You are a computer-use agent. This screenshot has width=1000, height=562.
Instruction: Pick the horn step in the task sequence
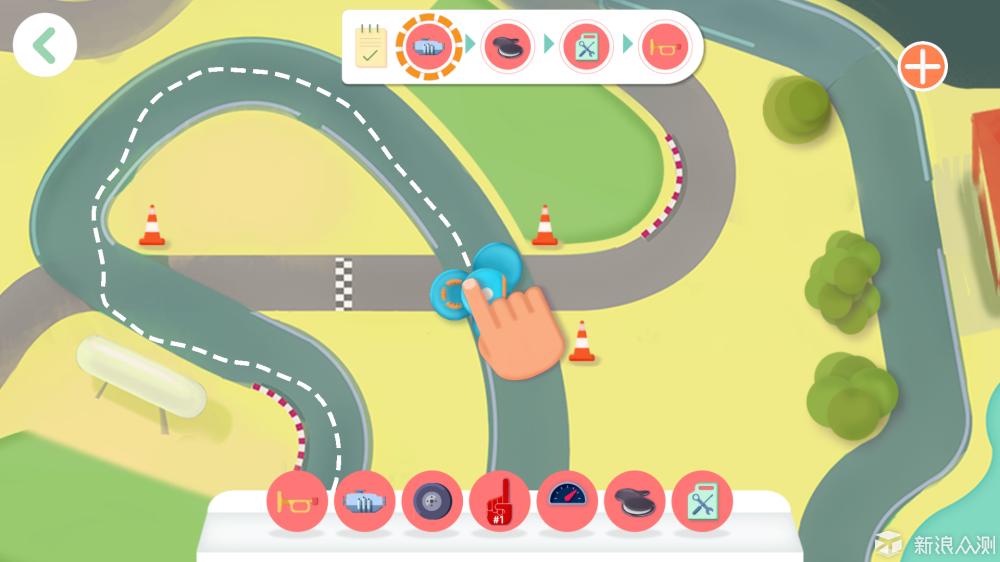pos(665,46)
